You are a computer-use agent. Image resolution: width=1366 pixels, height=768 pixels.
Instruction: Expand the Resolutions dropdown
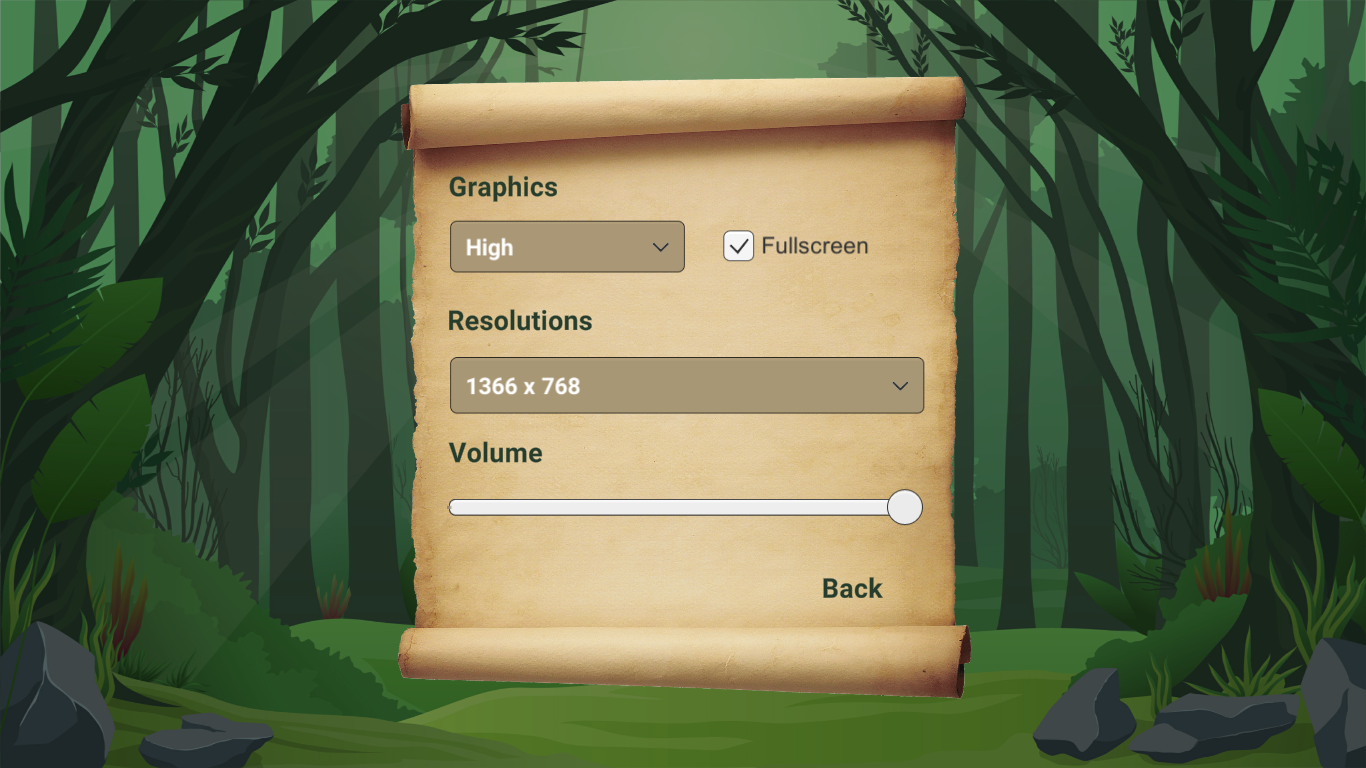687,385
